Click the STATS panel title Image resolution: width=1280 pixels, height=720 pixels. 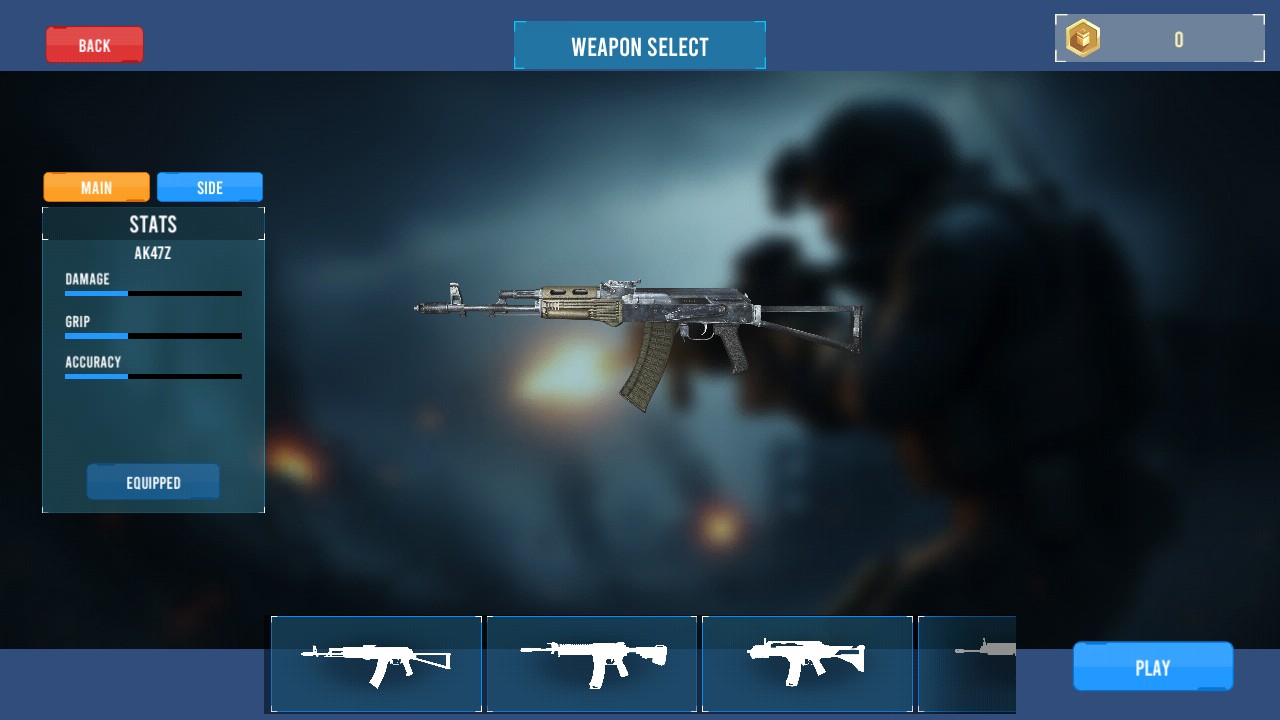click(x=152, y=224)
